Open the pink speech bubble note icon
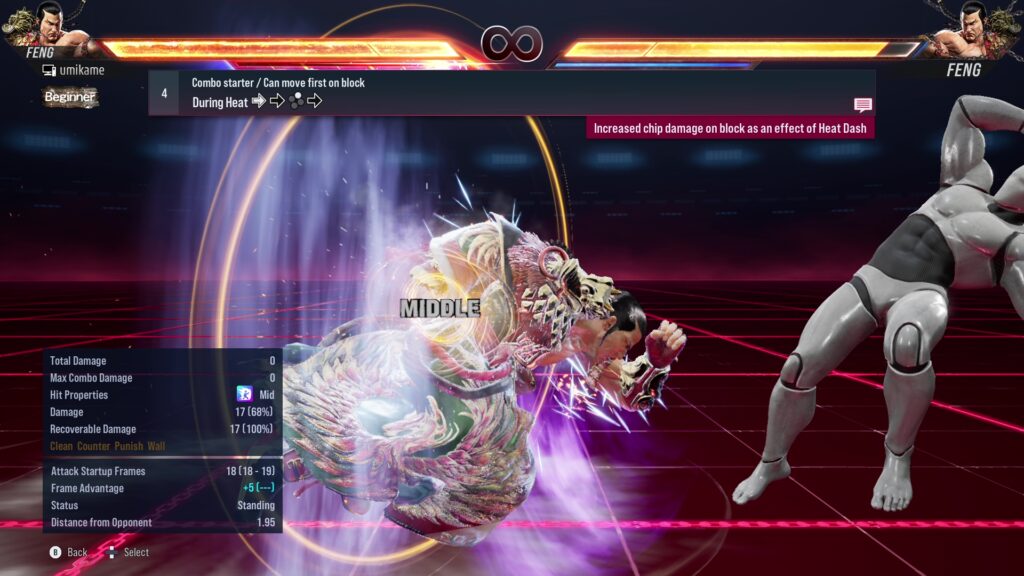 tap(863, 104)
